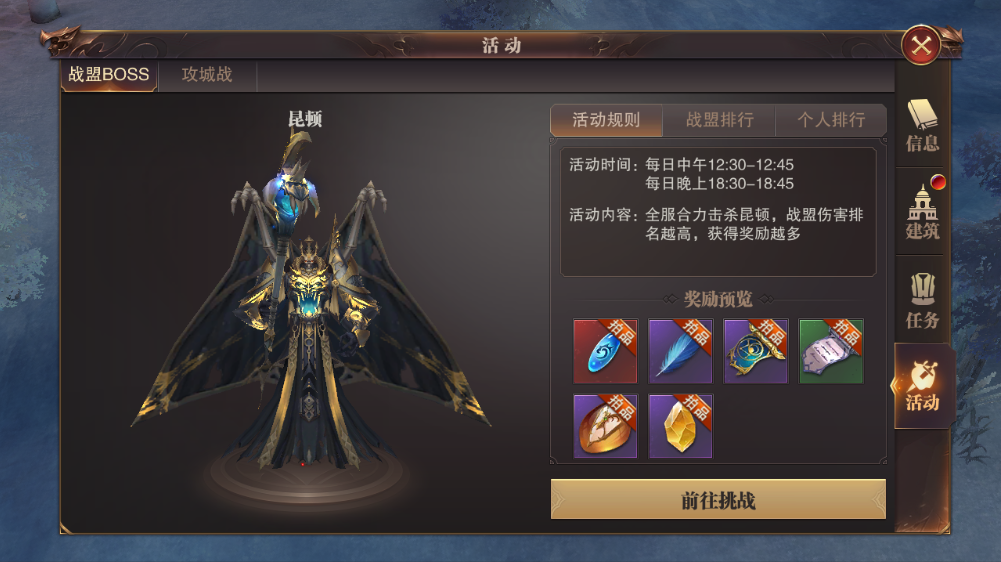The width and height of the screenshot is (1001, 562).
Task: Select the yellow crystal reward
Action: tap(680, 426)
